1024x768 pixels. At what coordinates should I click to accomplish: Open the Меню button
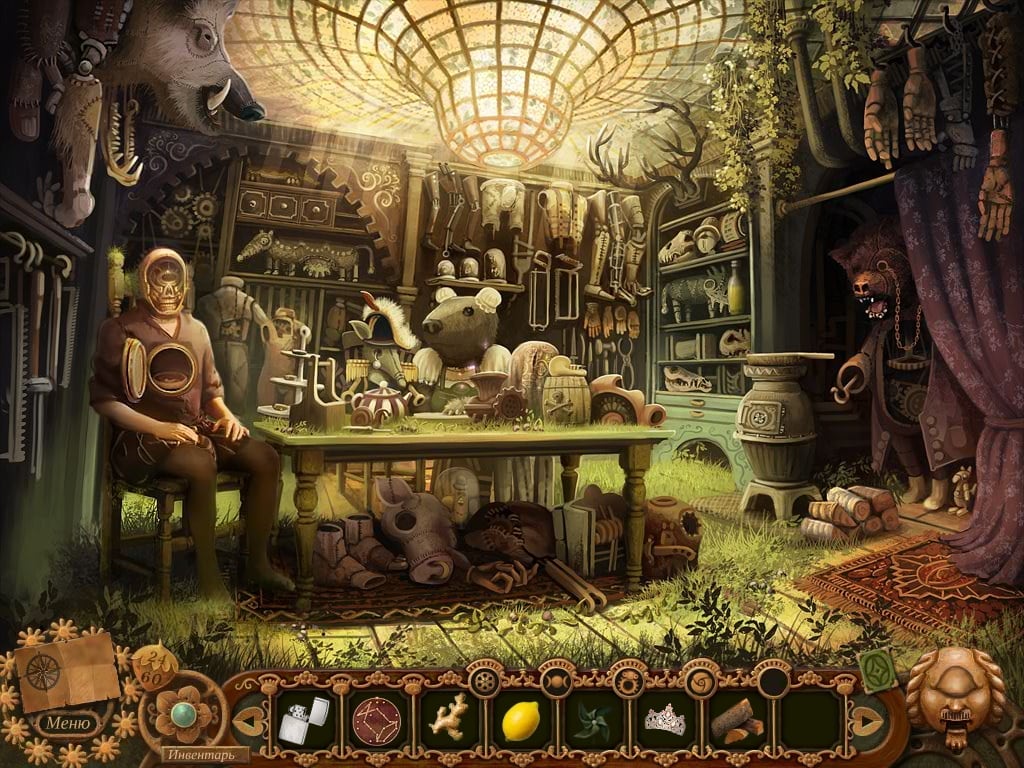[x=67, y=721]
